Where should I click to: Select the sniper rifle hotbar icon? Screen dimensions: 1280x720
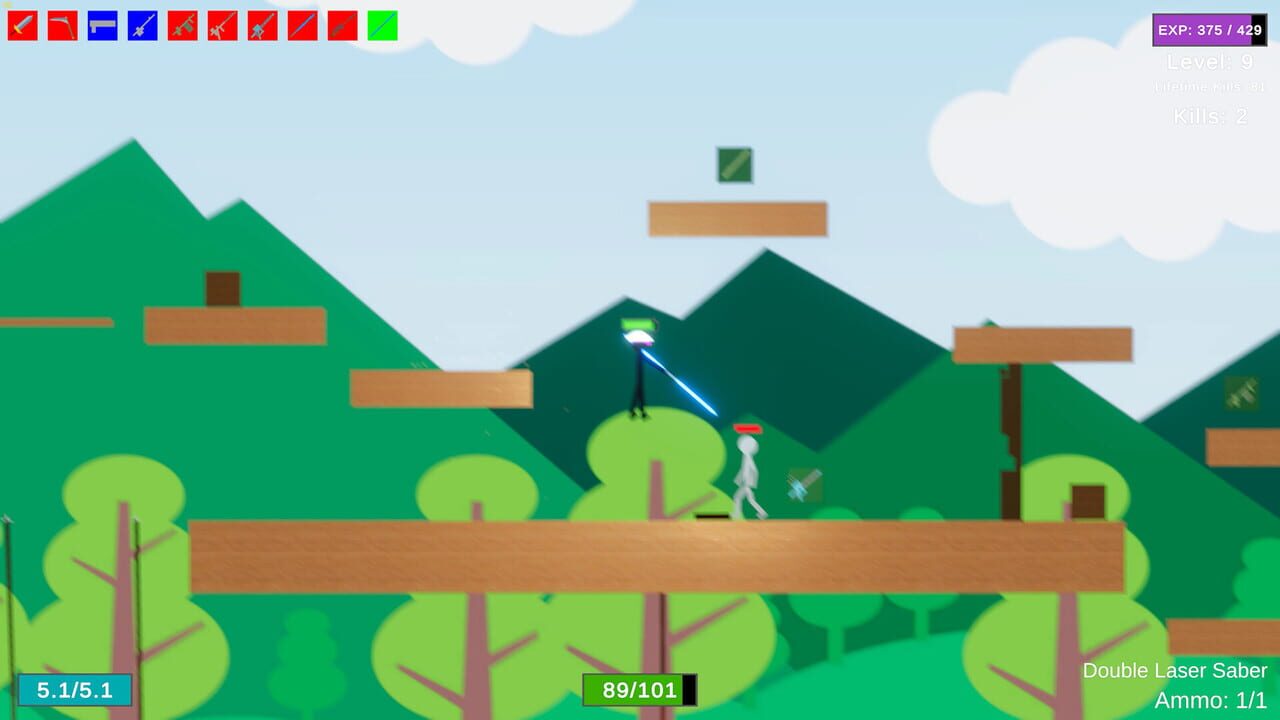[220, 27]
